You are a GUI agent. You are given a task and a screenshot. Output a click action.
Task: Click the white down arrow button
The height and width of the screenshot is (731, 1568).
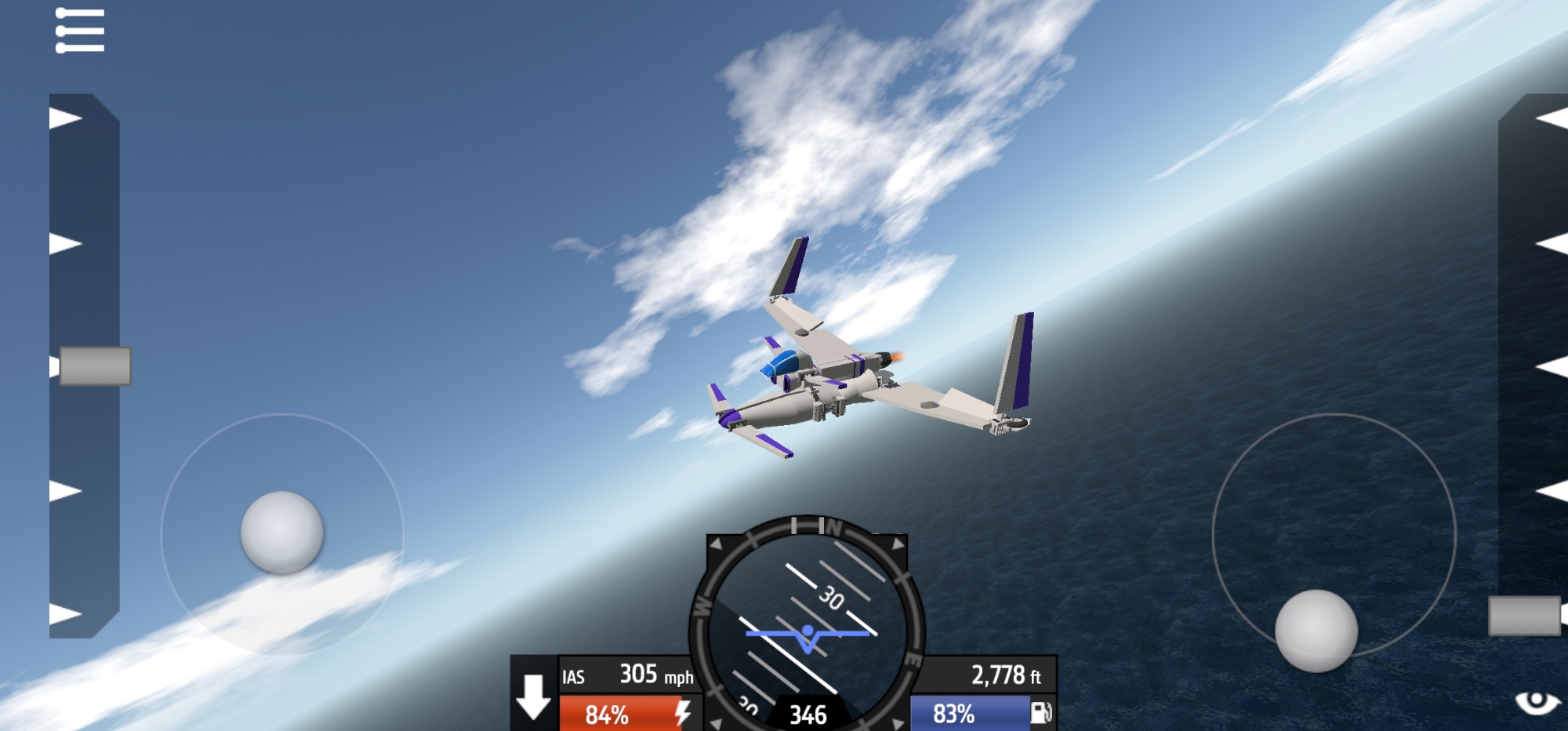(534, 696)
